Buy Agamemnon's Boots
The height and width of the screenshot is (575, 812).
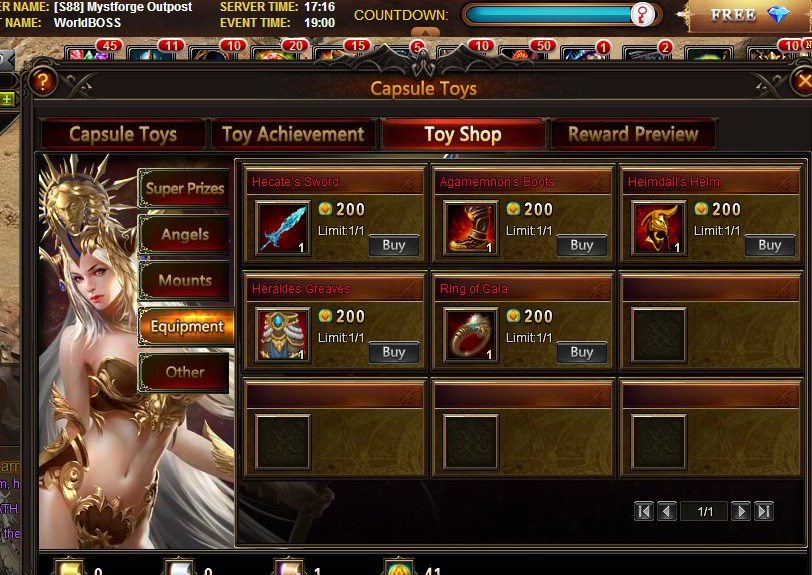pos(581,245)
